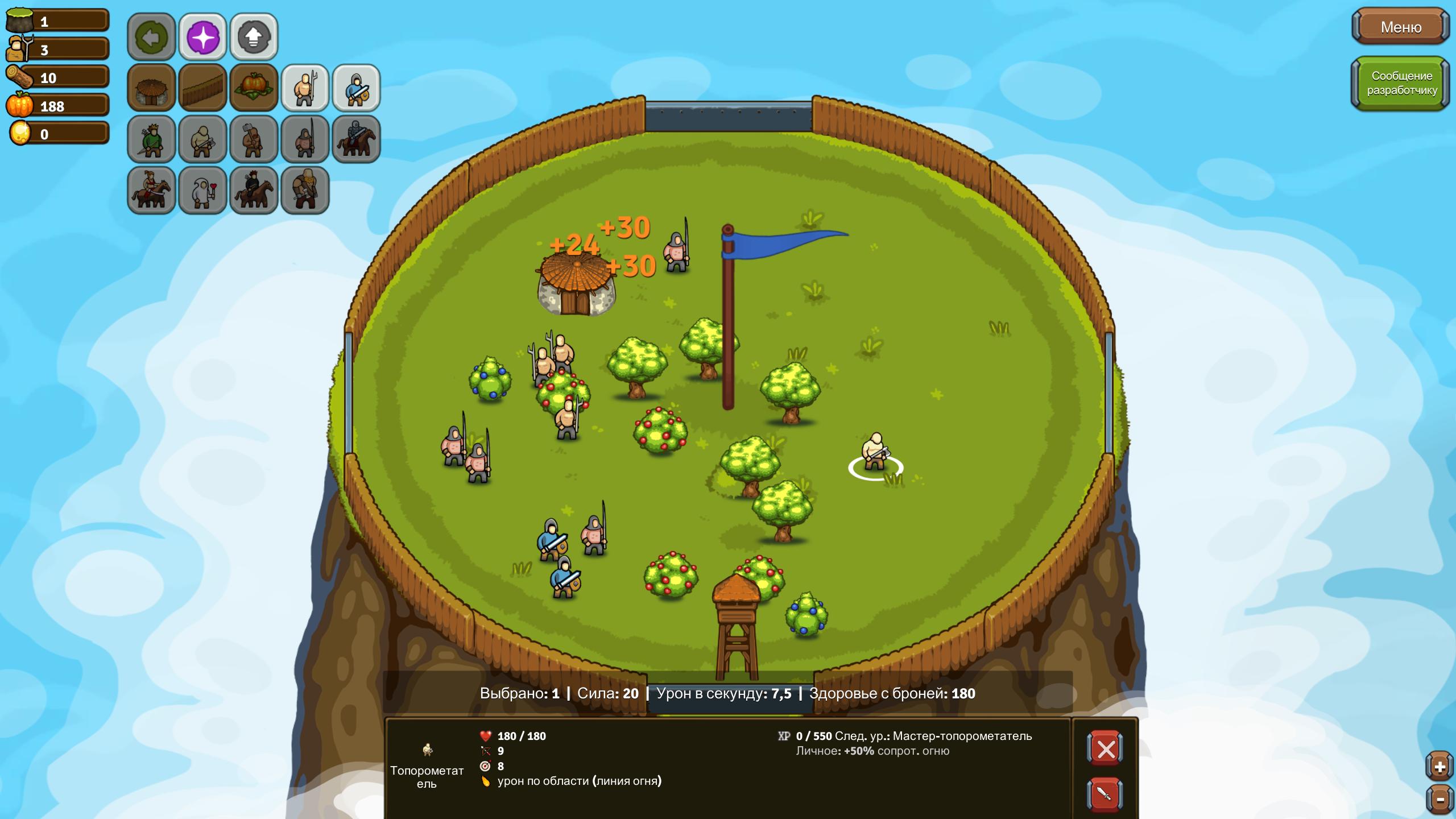Zoom out with the minus button

(1440, 800)
